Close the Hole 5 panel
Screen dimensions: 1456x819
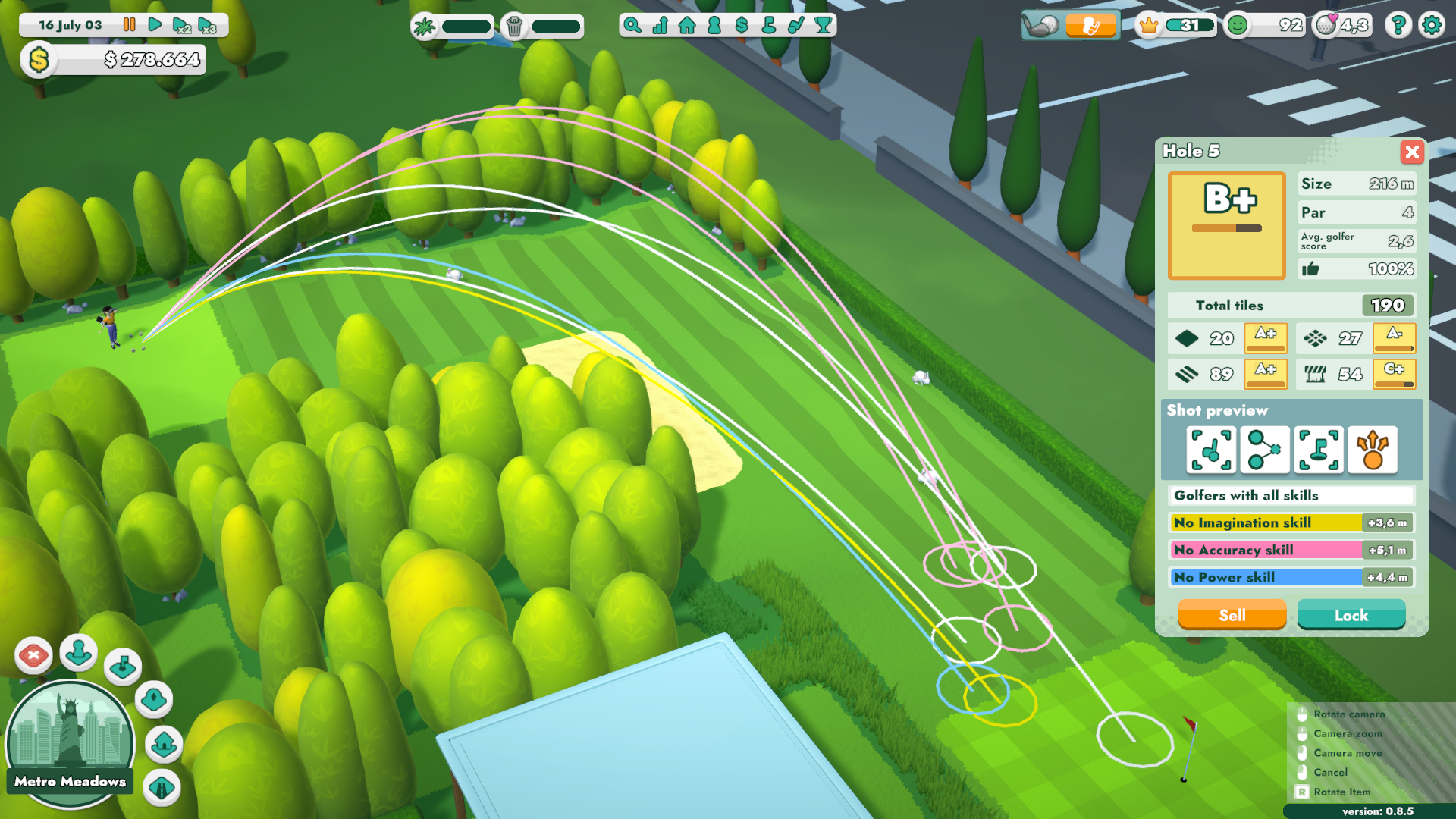pyautogui.click(x=1411, y=152)
